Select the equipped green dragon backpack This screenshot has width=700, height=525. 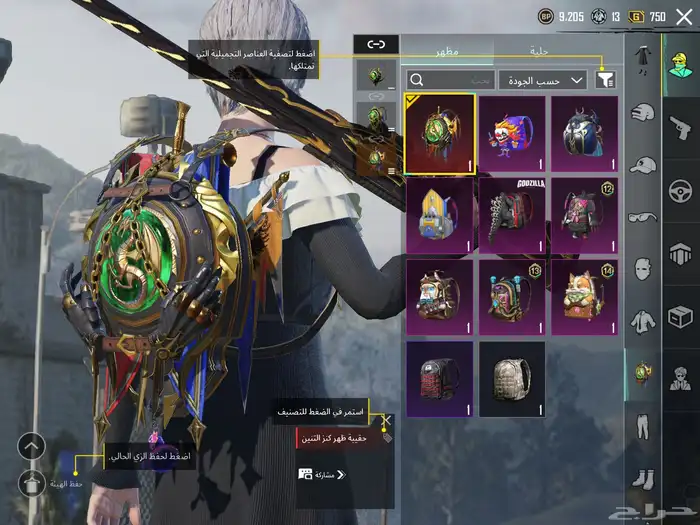click(x=439, y=134)
